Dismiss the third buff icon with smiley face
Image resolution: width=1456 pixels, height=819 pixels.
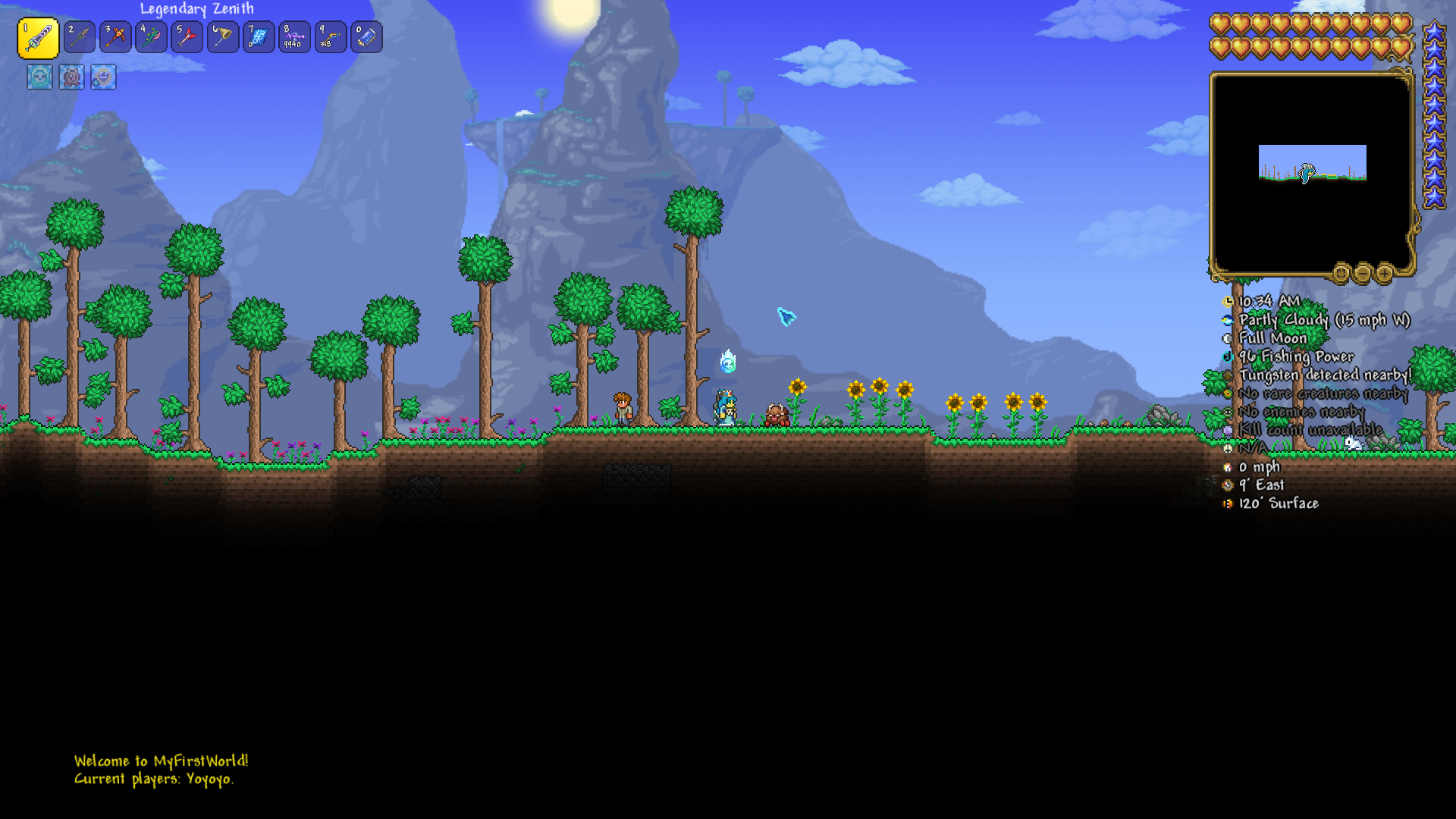(103, 78)
